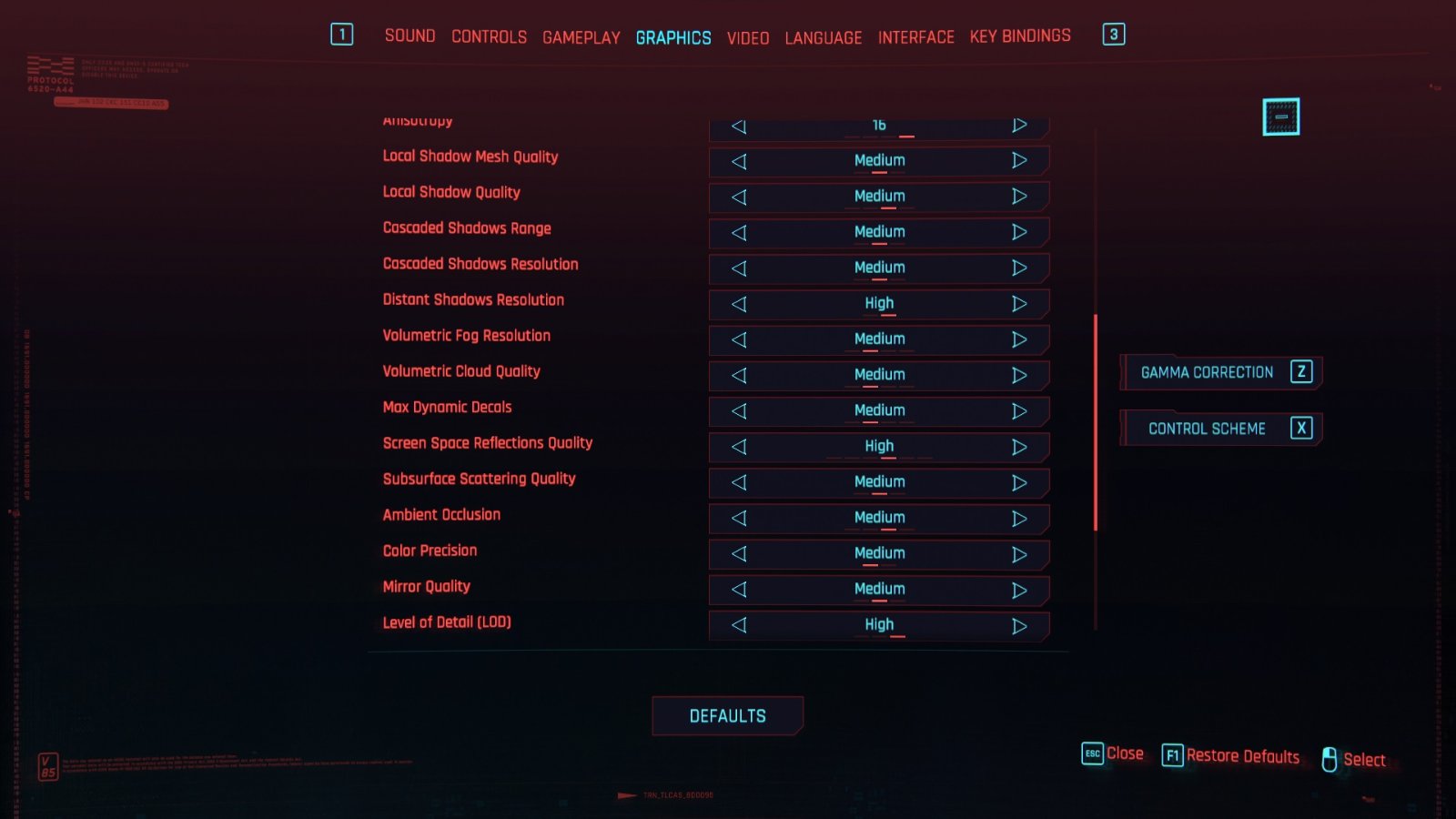
Task: Switch to the Sound tab
Action: click(409, 36)
